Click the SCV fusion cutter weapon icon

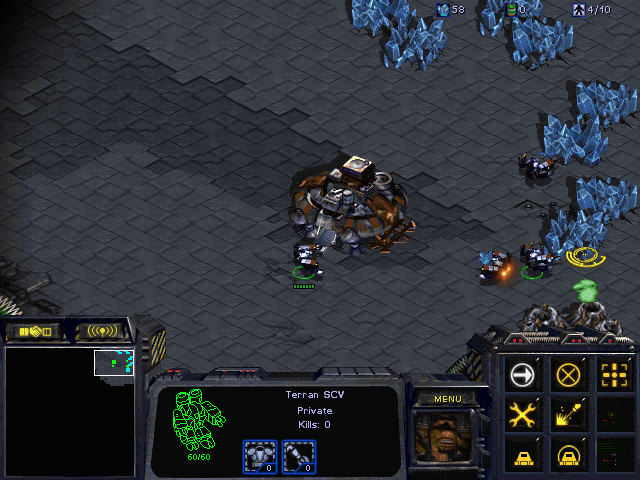coord(297,455)
